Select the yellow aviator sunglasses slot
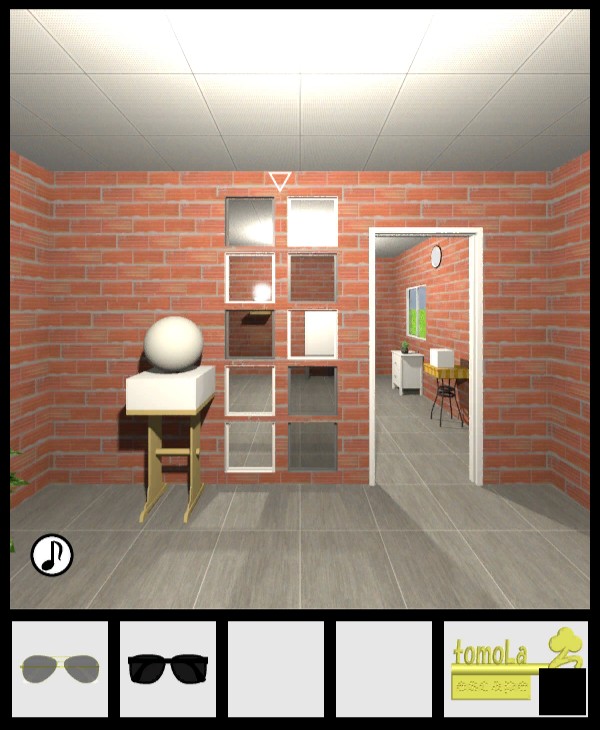The height and width of the screenshot is (730, 600). coord(59,668)
